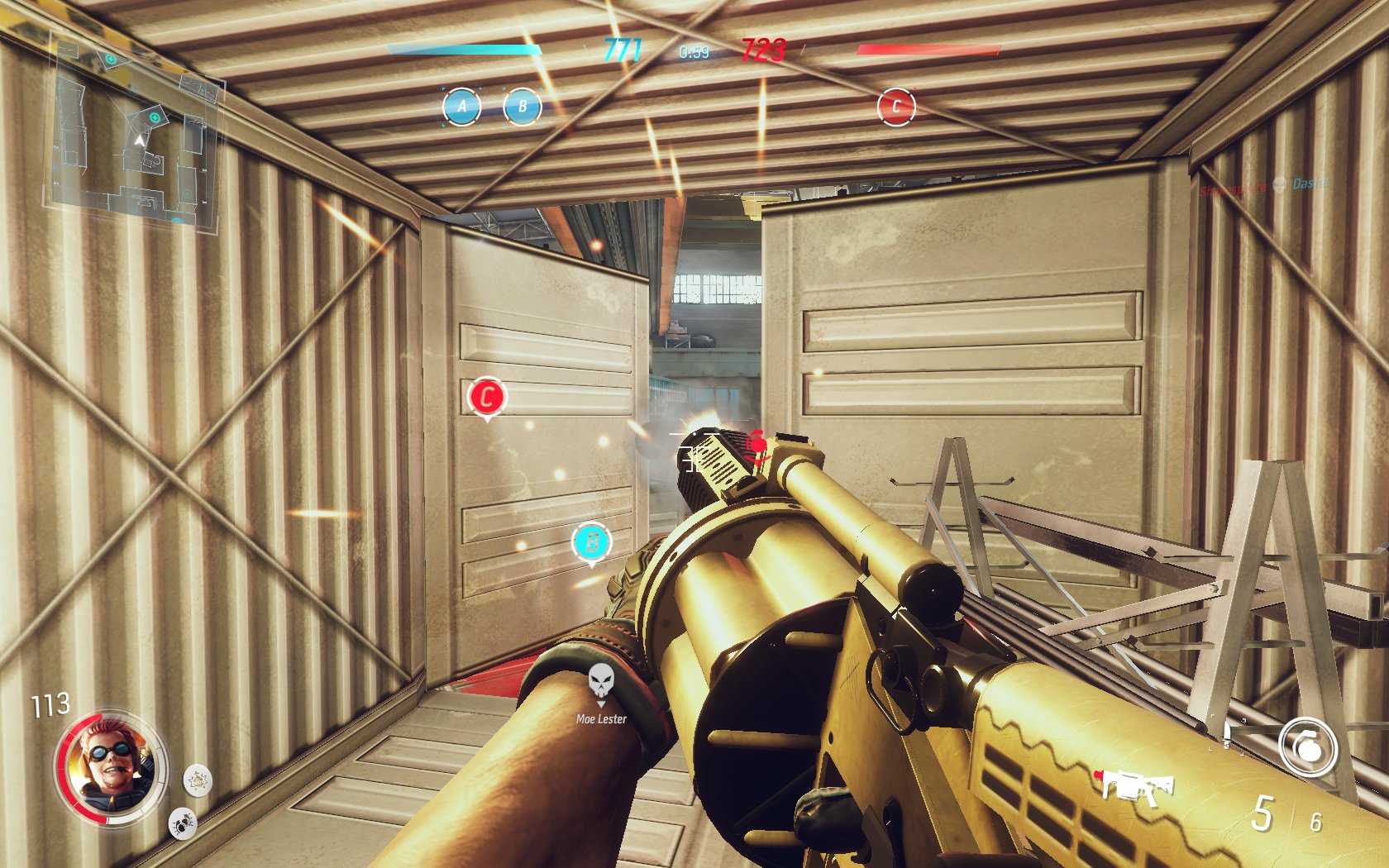Select the red team score 723
Screen dimensions: 1389x868
point(766,50)
